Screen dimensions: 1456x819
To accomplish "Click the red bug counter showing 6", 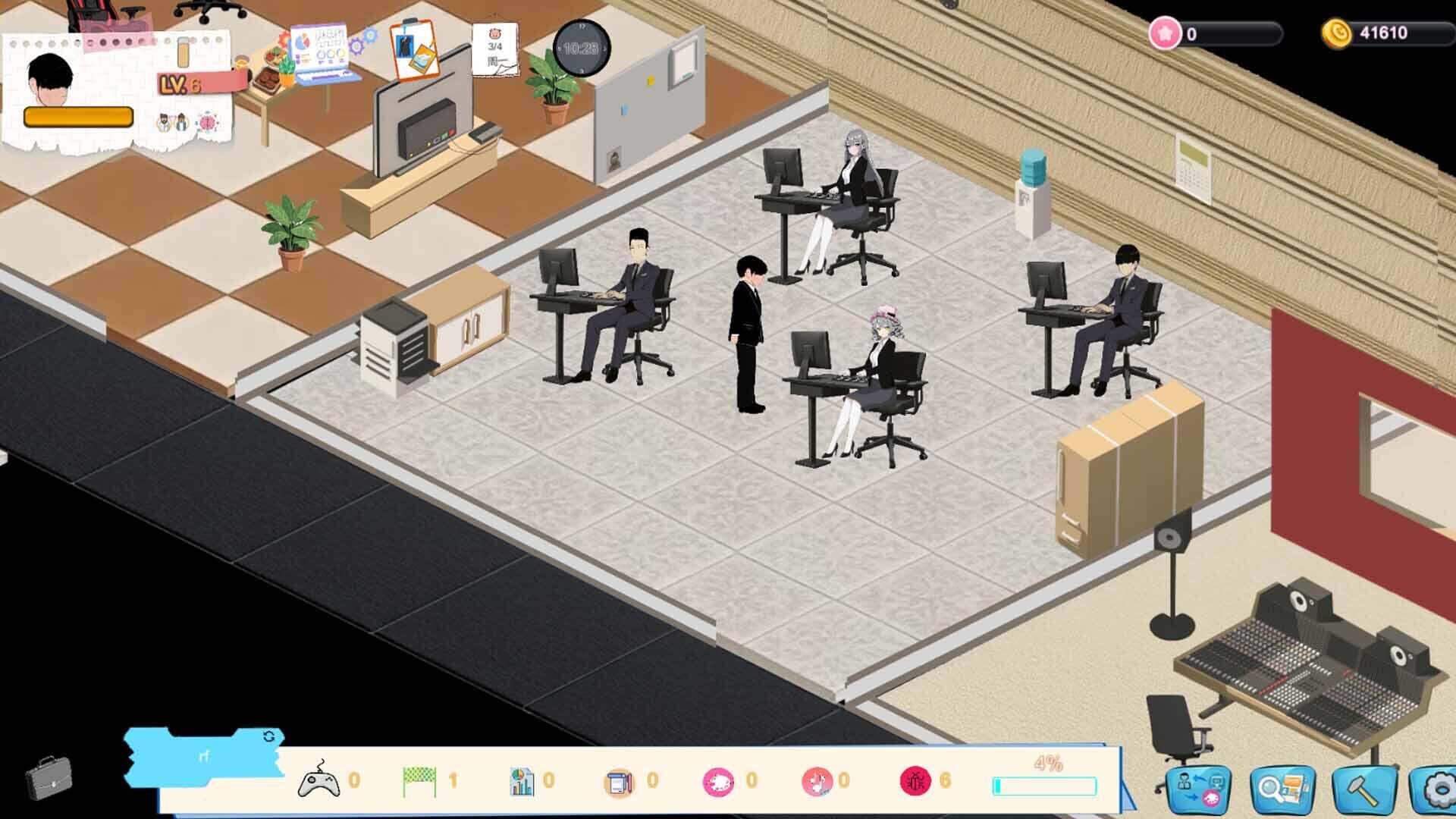I will [916, 783].
